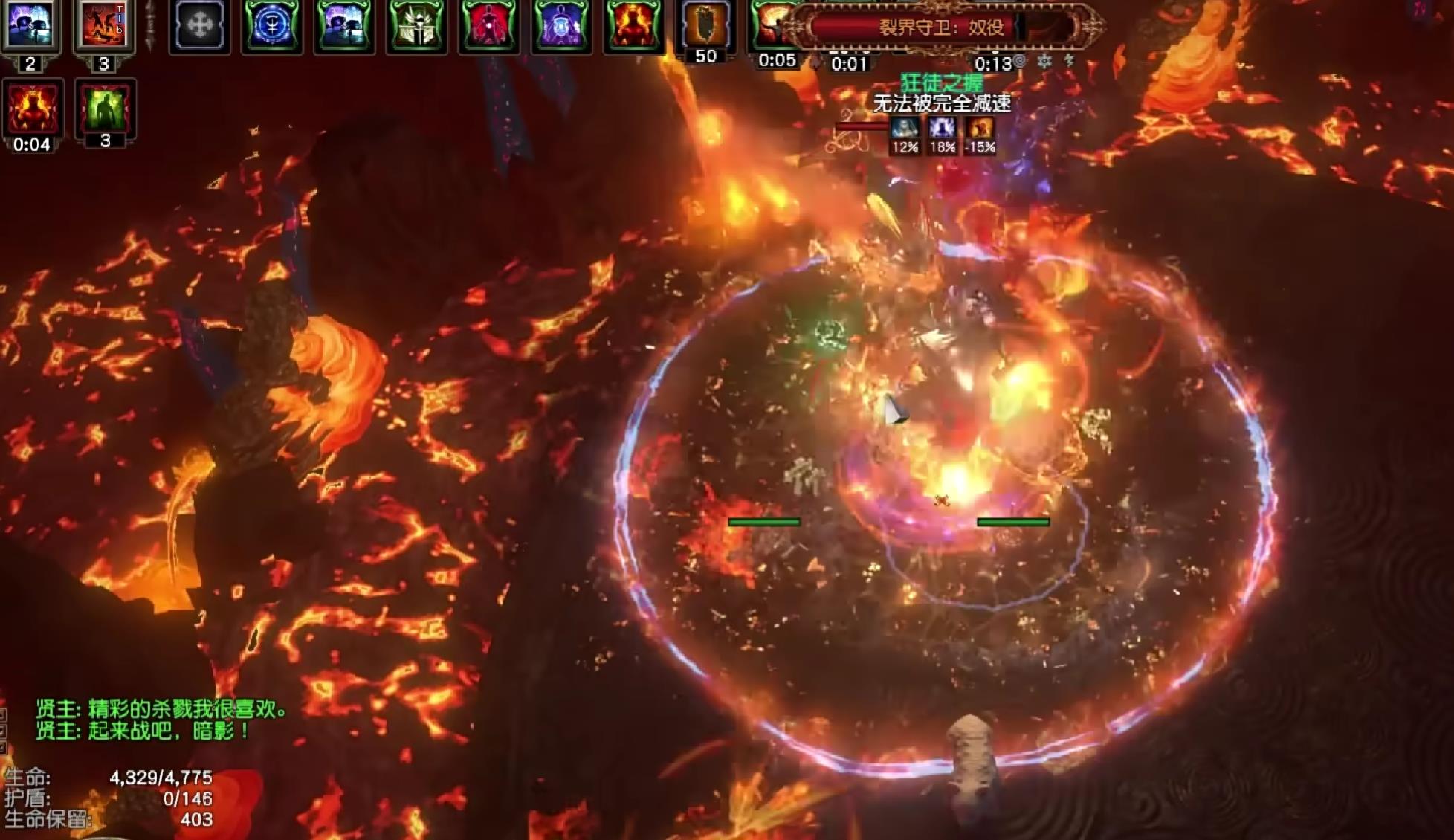
Task: Select the orange banner icon showing 50
Action: (705, 25)
